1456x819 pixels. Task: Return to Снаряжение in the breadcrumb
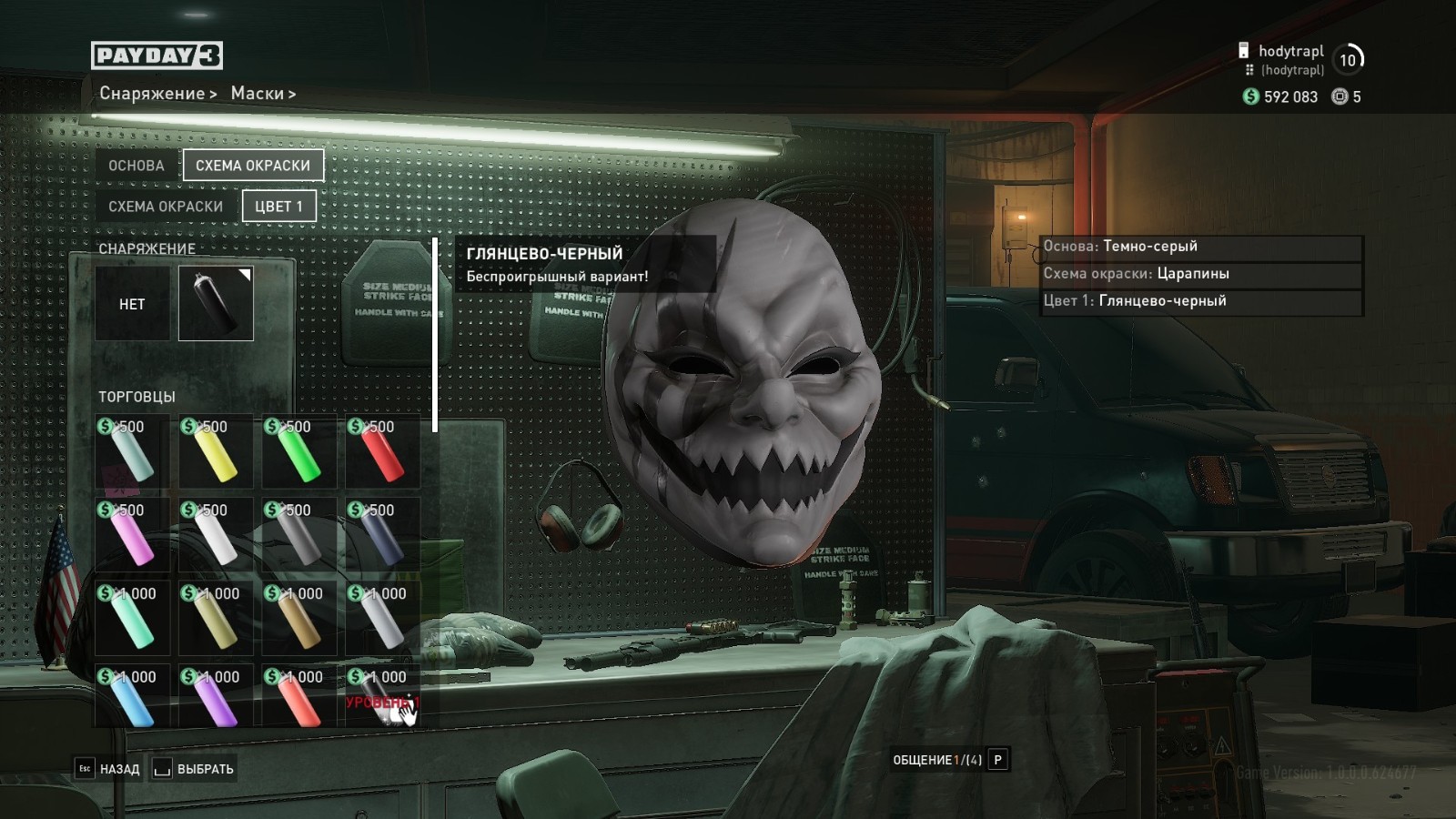pyautogui.click(x=153, y=94)
